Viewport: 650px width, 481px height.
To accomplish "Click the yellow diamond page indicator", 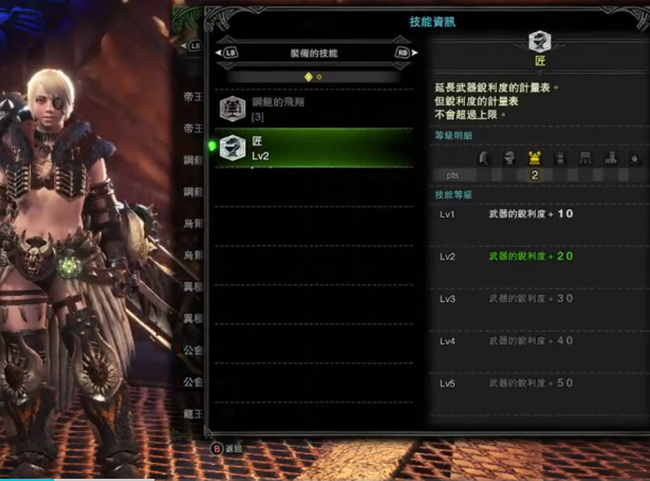I will (308, 76).
